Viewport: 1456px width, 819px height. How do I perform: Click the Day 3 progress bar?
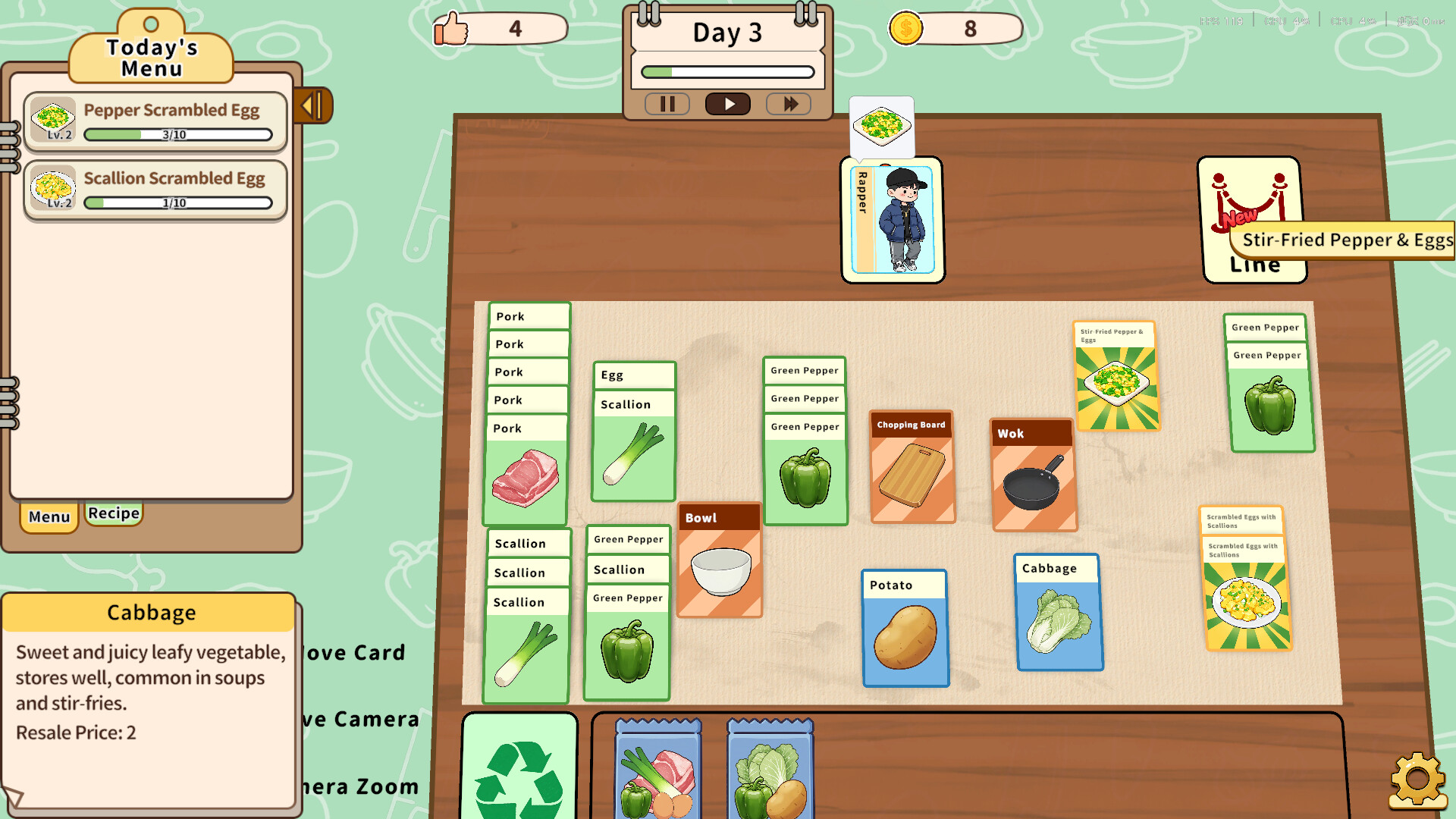[726, 71]
